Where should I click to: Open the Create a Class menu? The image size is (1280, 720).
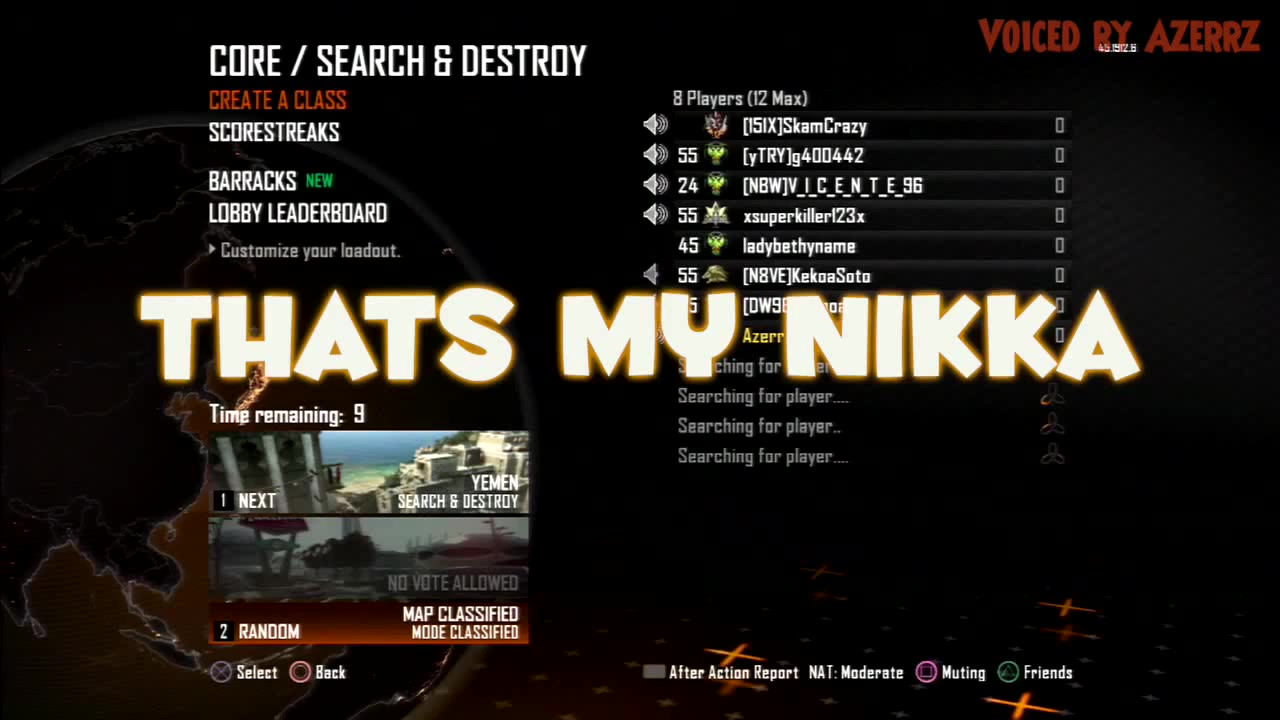(x=278, y=100)
